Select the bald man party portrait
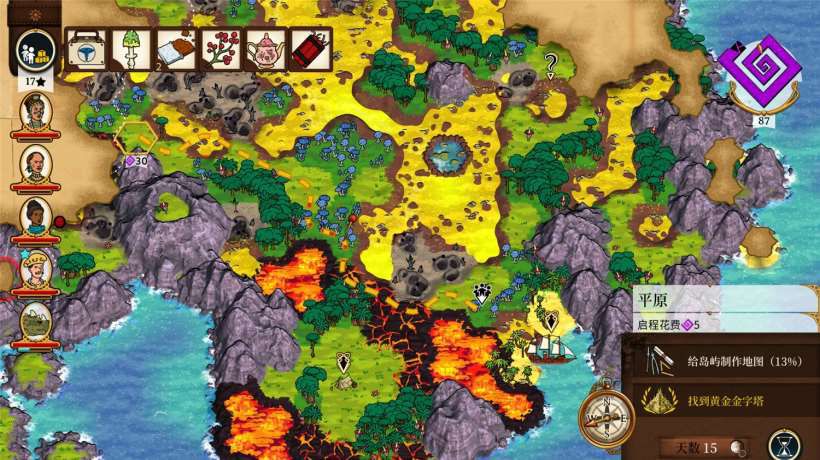Image resolution: width=820 pixels, height=460 pixels. tap(36, 163)
